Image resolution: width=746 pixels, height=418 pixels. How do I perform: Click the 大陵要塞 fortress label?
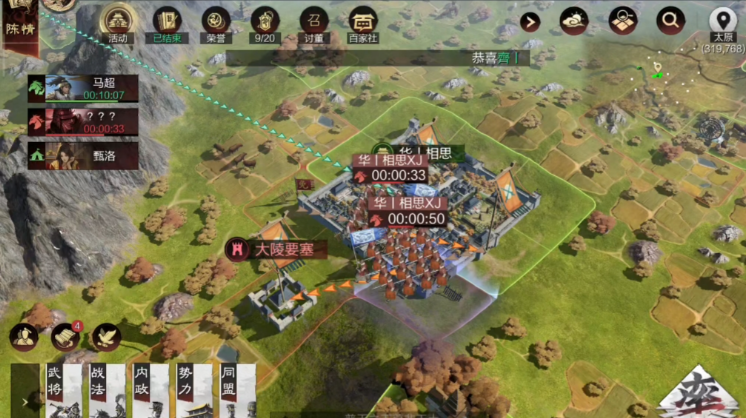click(277, 249)
